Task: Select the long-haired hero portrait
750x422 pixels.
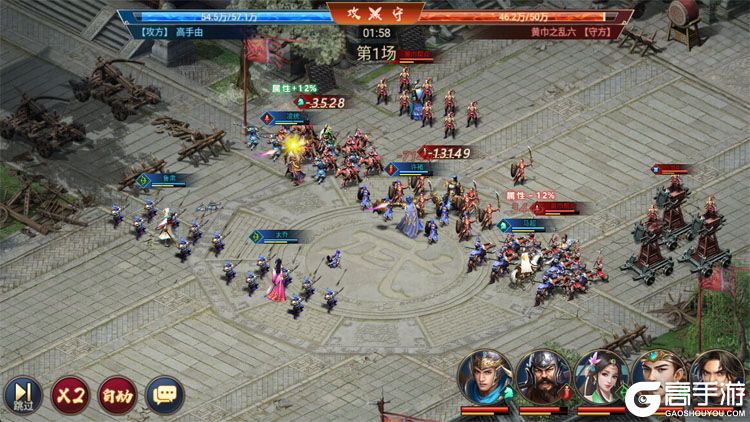Action: tap(716, 372)
